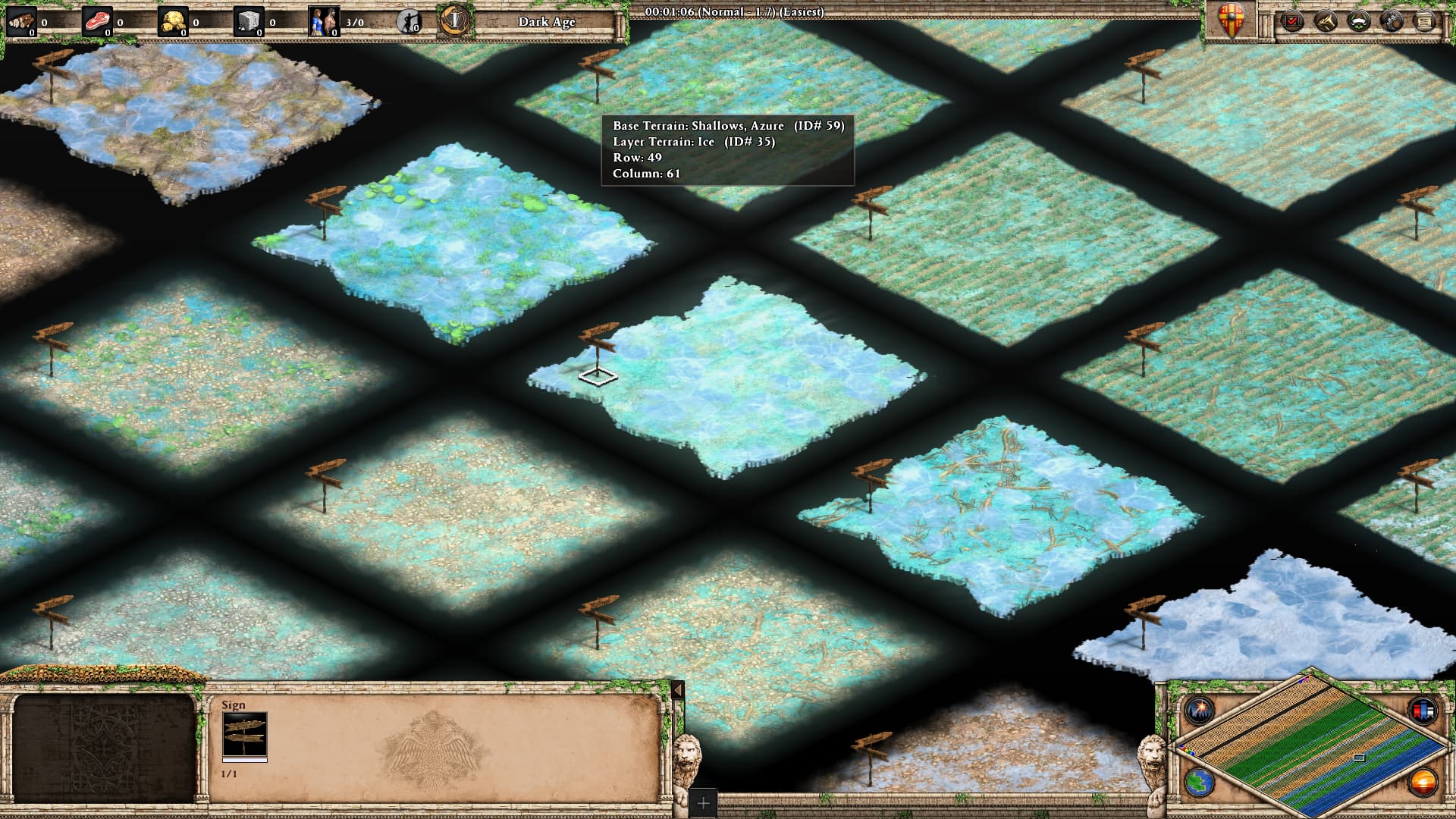
Task: Open the main menu scroll button
Action: [x=1425, y=21]
